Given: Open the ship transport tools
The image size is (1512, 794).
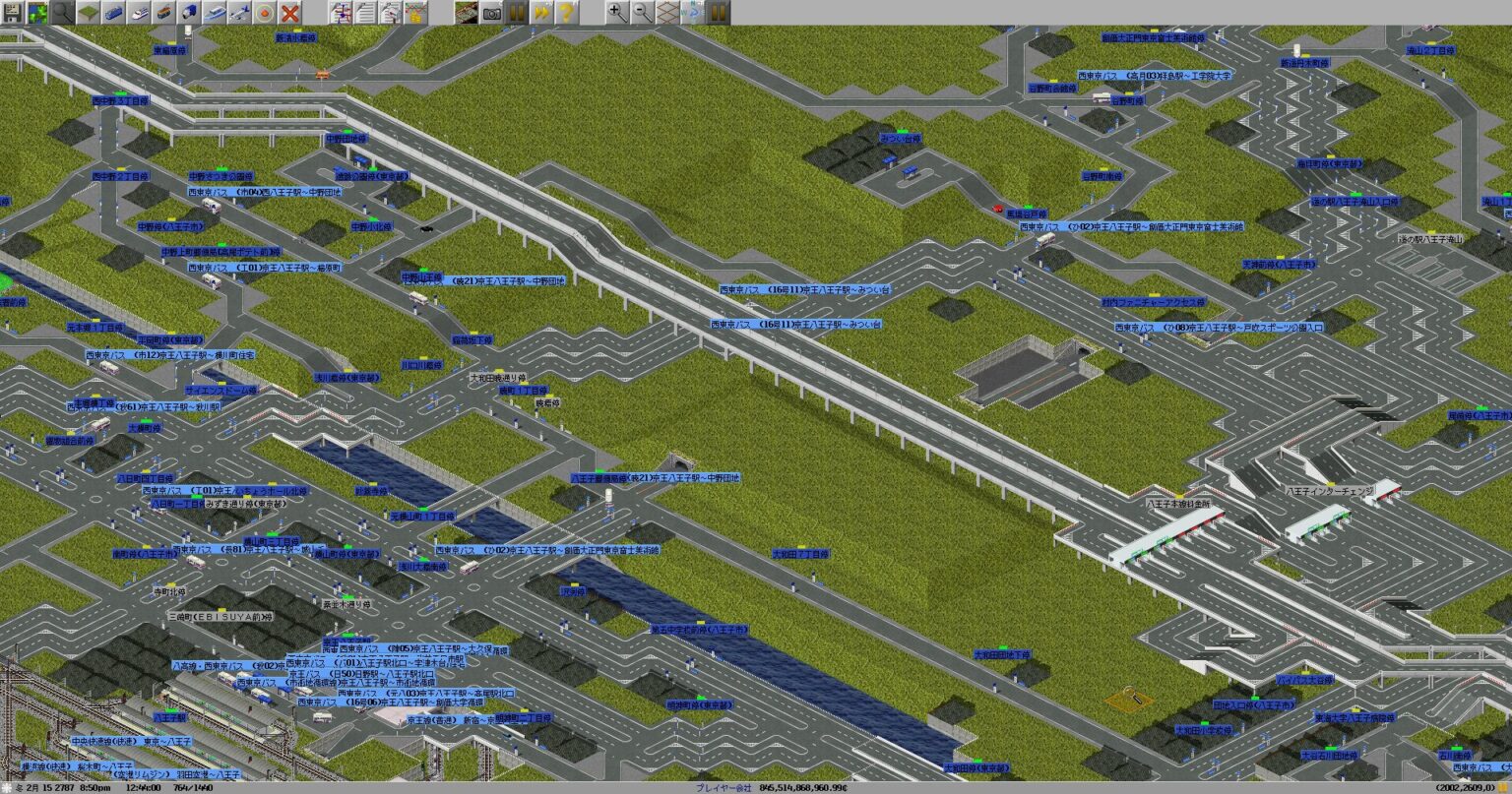Looking at the screenshot, I should click(x=213, y=14).
